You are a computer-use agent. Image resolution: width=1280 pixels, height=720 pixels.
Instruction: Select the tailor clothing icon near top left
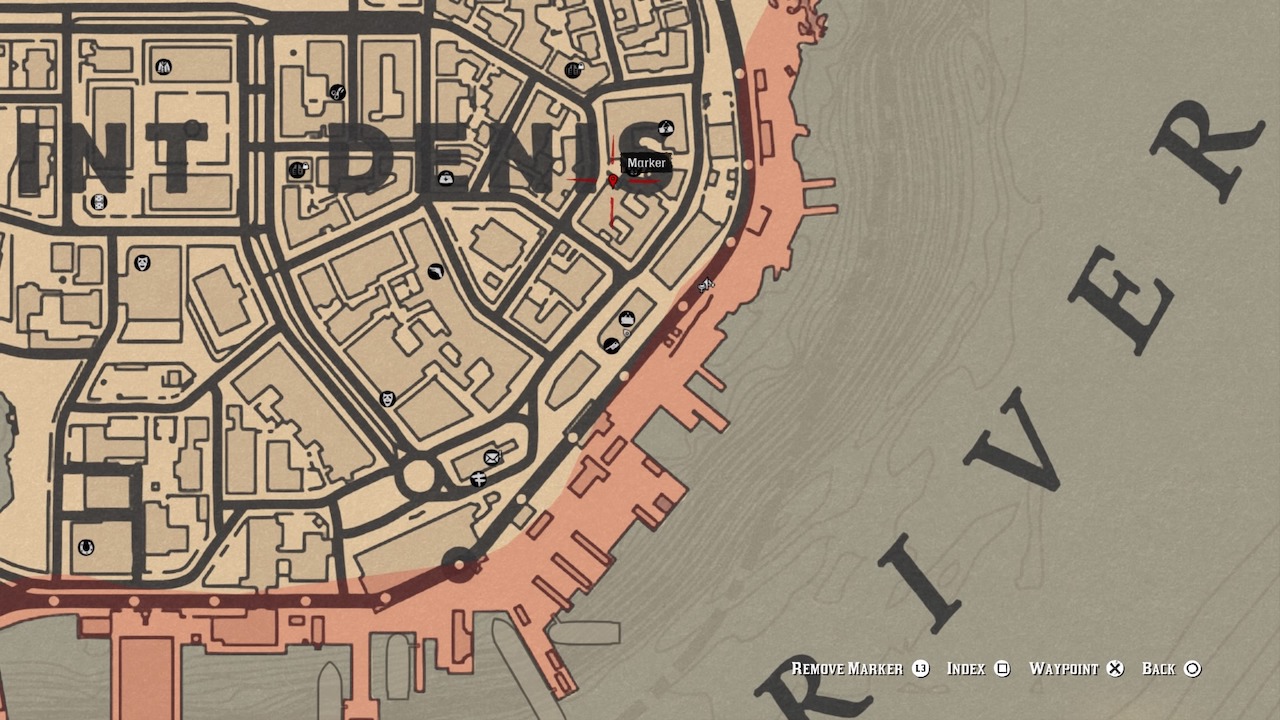163,67
